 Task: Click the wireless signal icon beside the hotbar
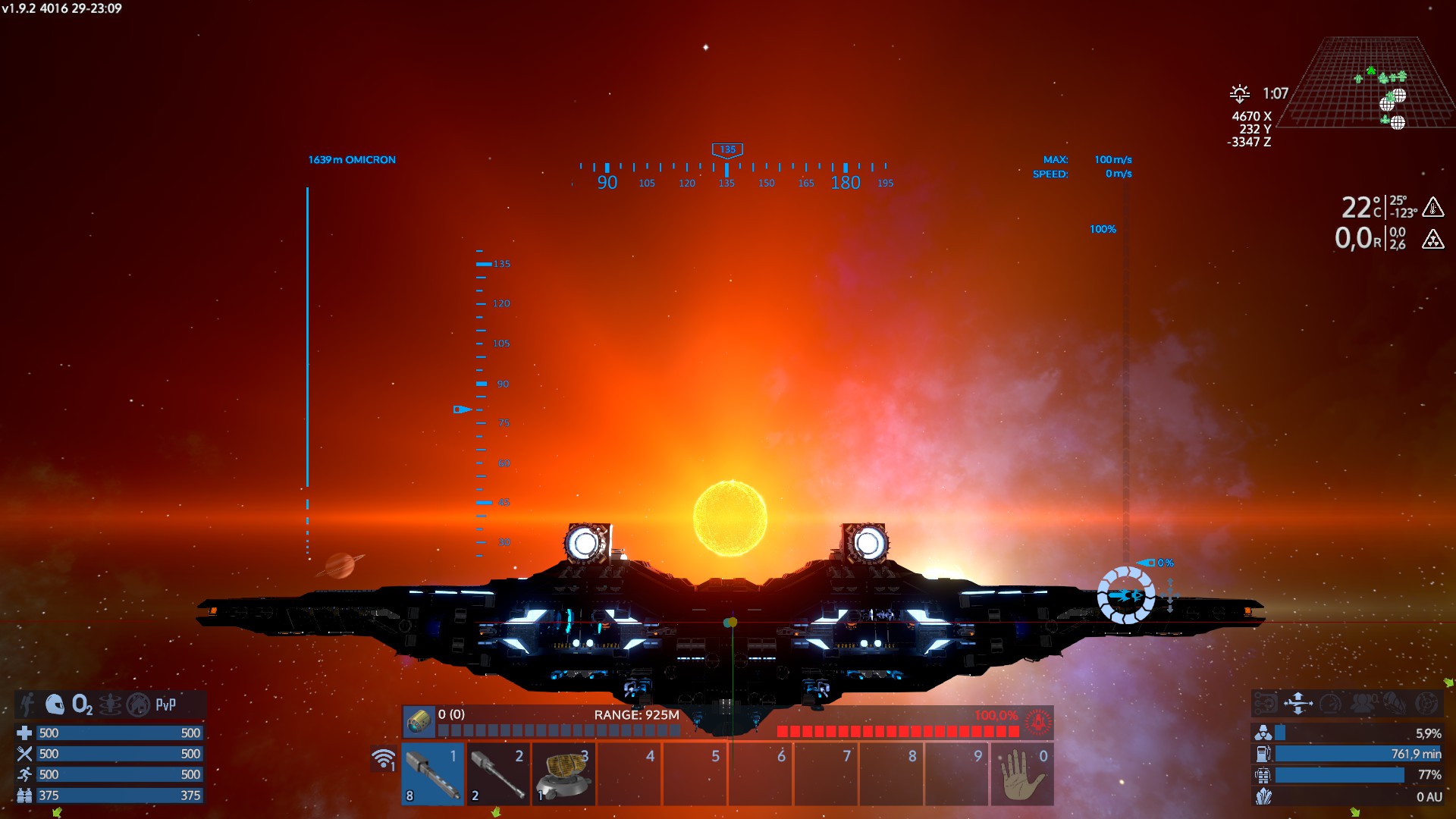pyautogui.click(x=384, y=758)
